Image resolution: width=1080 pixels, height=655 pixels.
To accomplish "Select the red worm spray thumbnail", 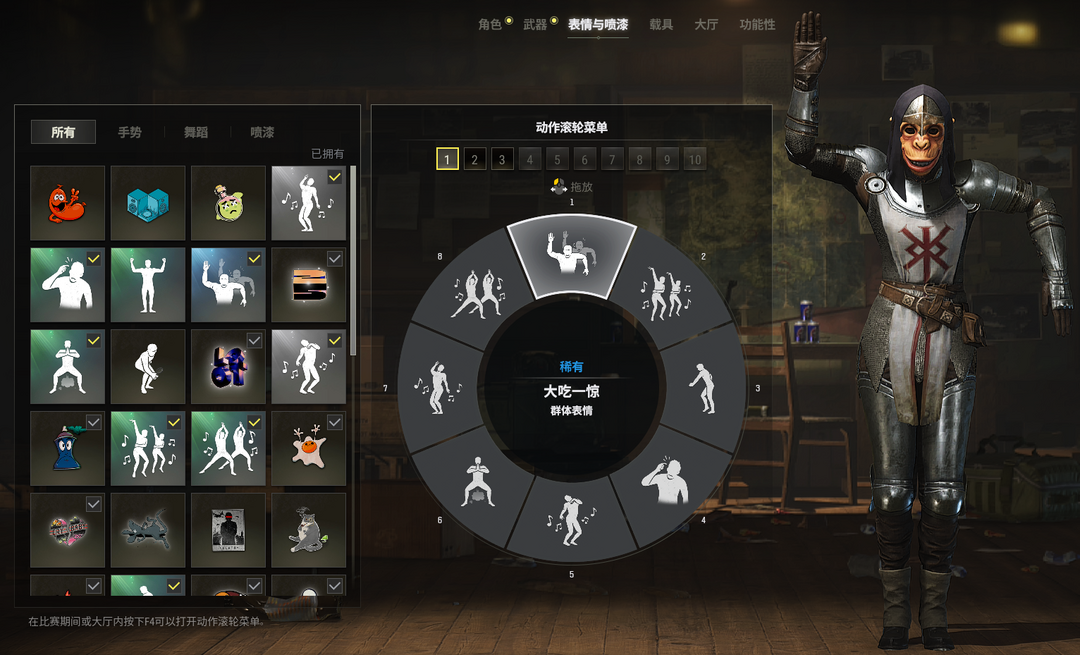I will pos(67,203).
